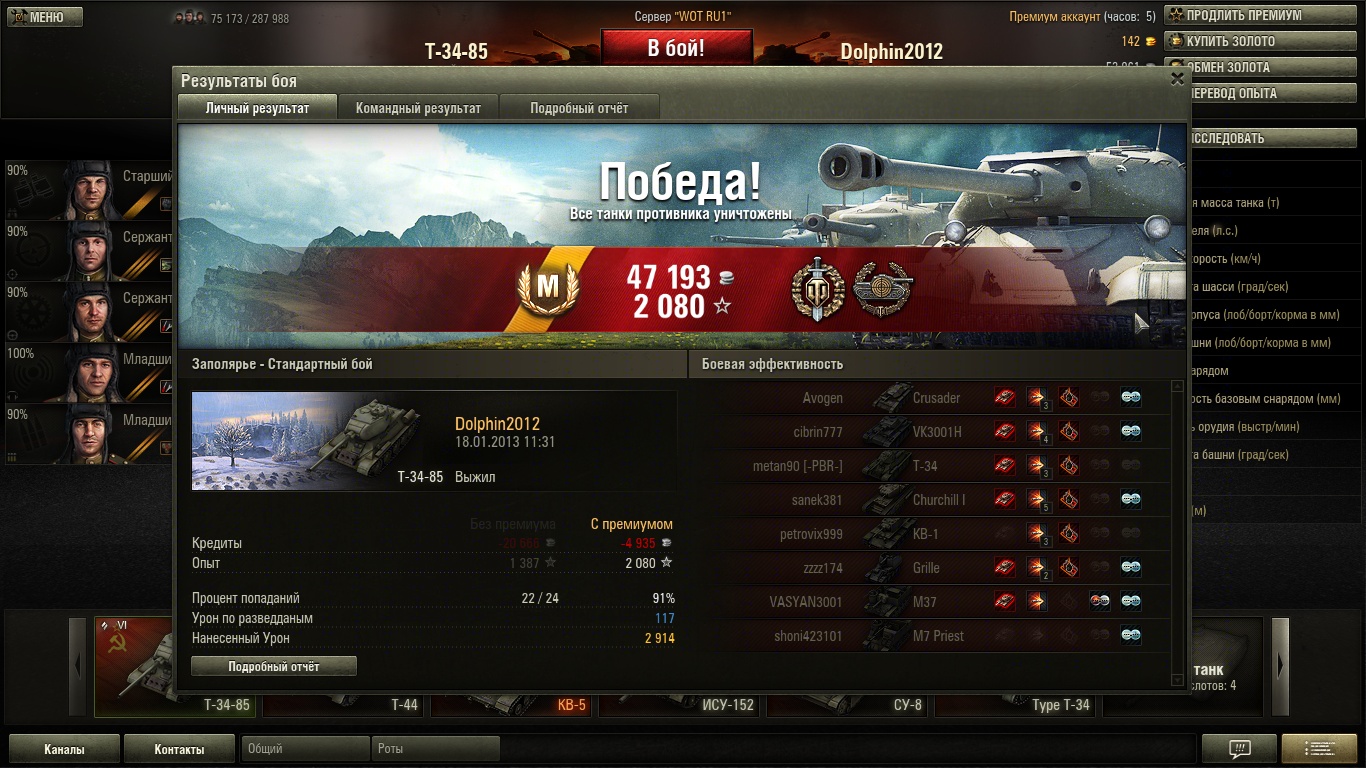Switch to Командный результат tab
Viewport: 1366px width, 768px height.
pyautogui.click(x=418, y=108)
